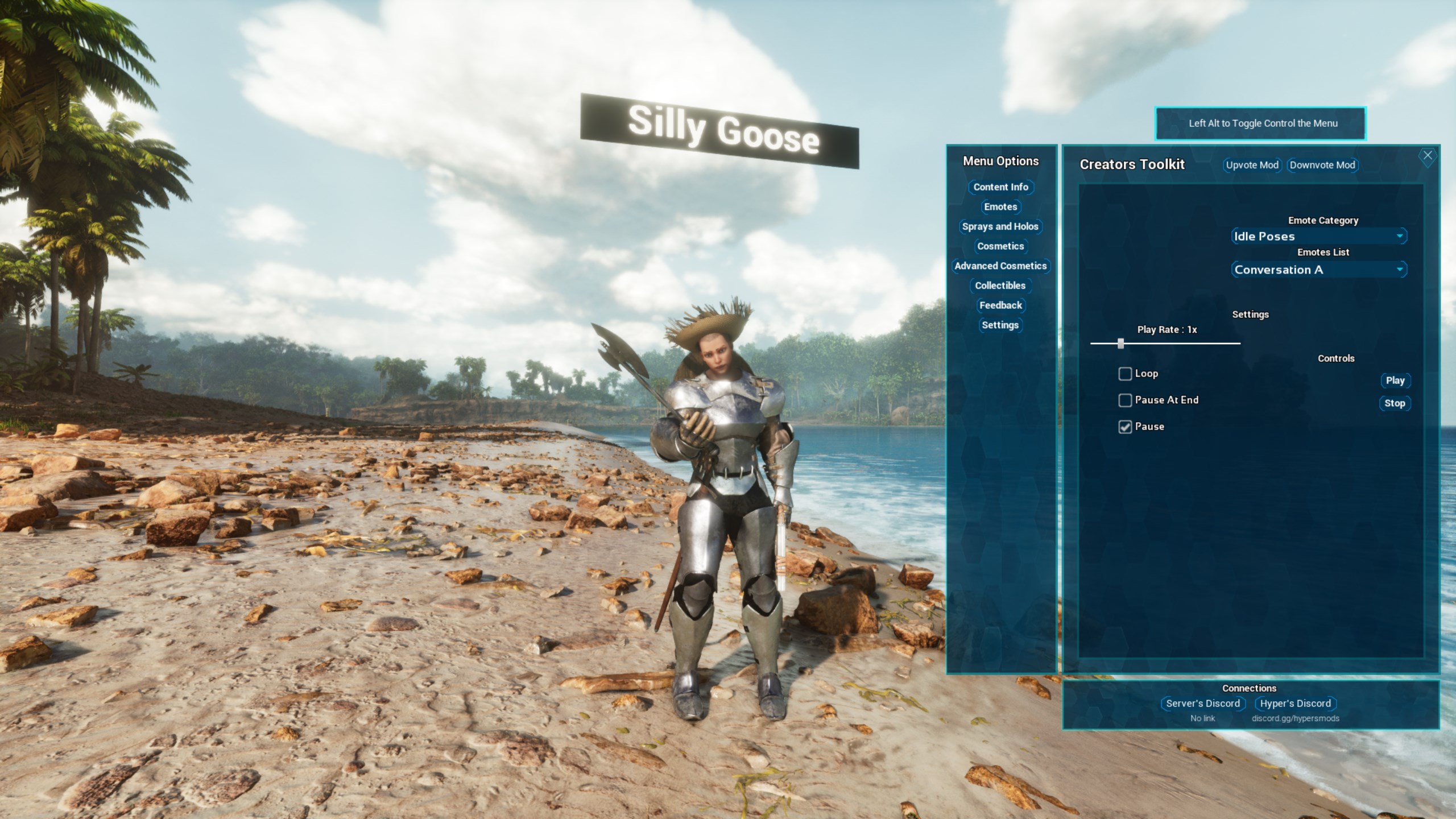Enable the Loop checkbox
The height and width of the screenshot is (819, 1456).
tap(1124, 374)
